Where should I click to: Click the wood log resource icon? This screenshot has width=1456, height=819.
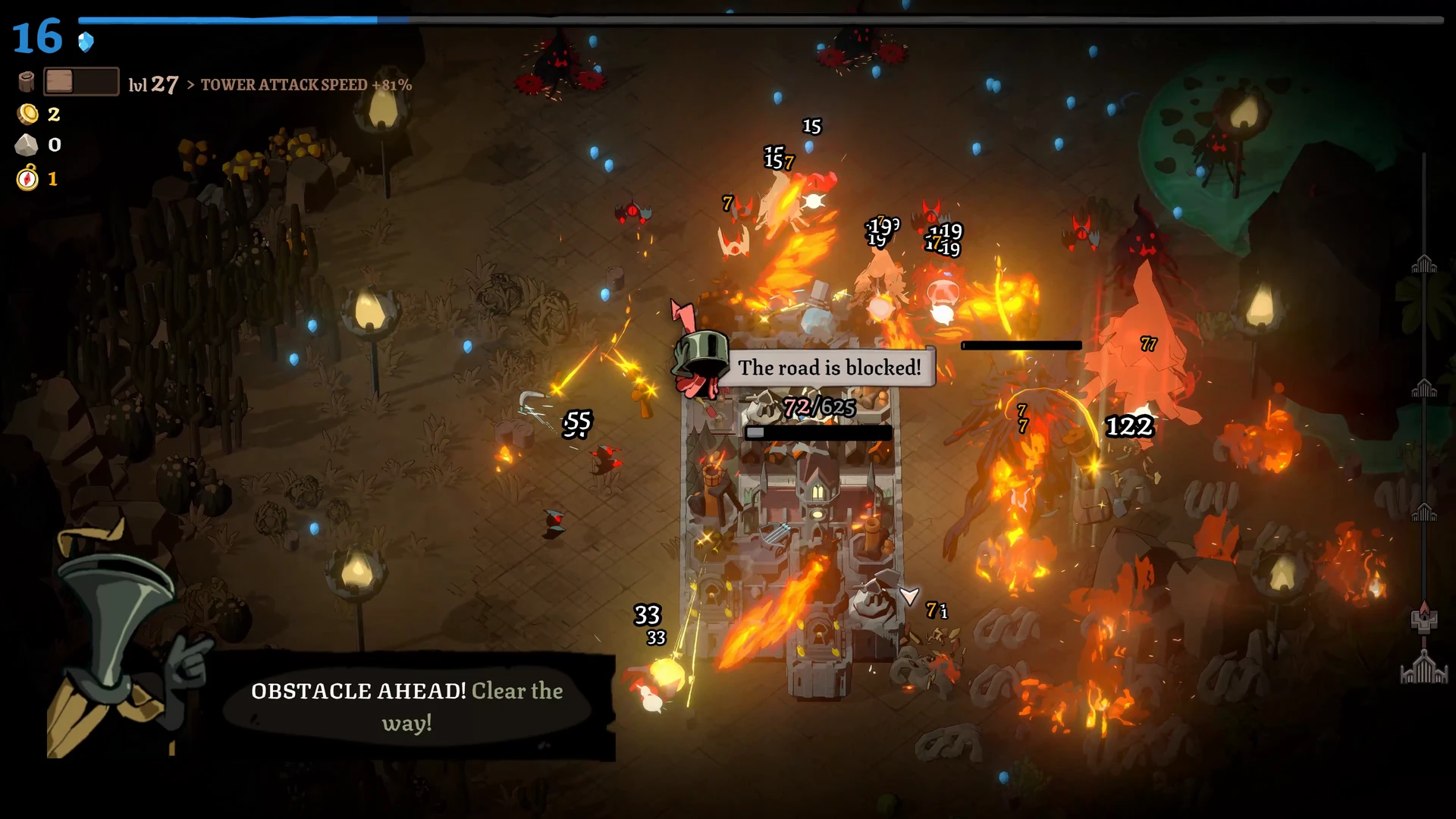pos(27,82)
